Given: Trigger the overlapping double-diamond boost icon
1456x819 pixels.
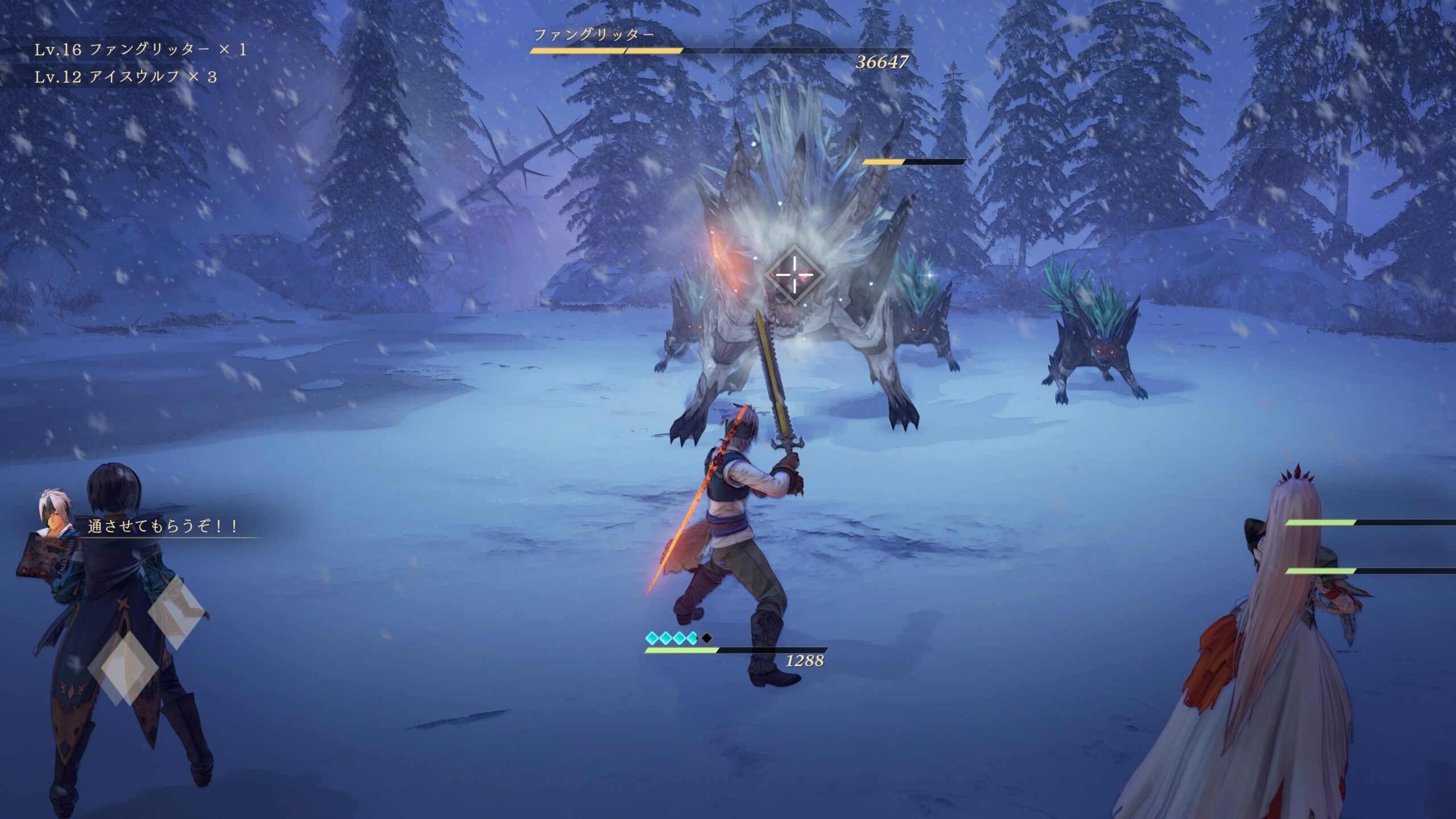Looking at the screenshot, I should coord(123,669).
